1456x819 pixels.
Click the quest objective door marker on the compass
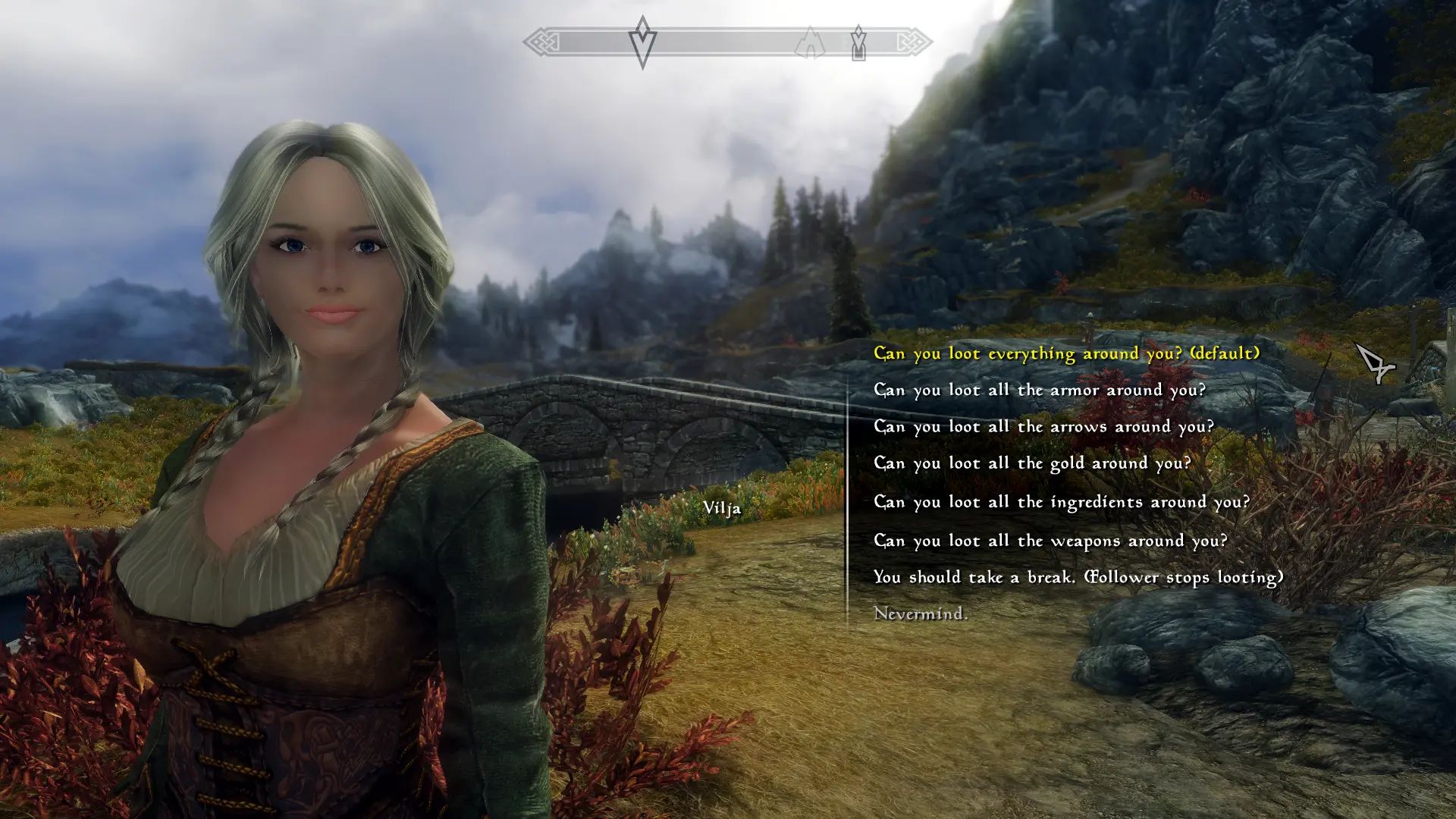point(858,53)
